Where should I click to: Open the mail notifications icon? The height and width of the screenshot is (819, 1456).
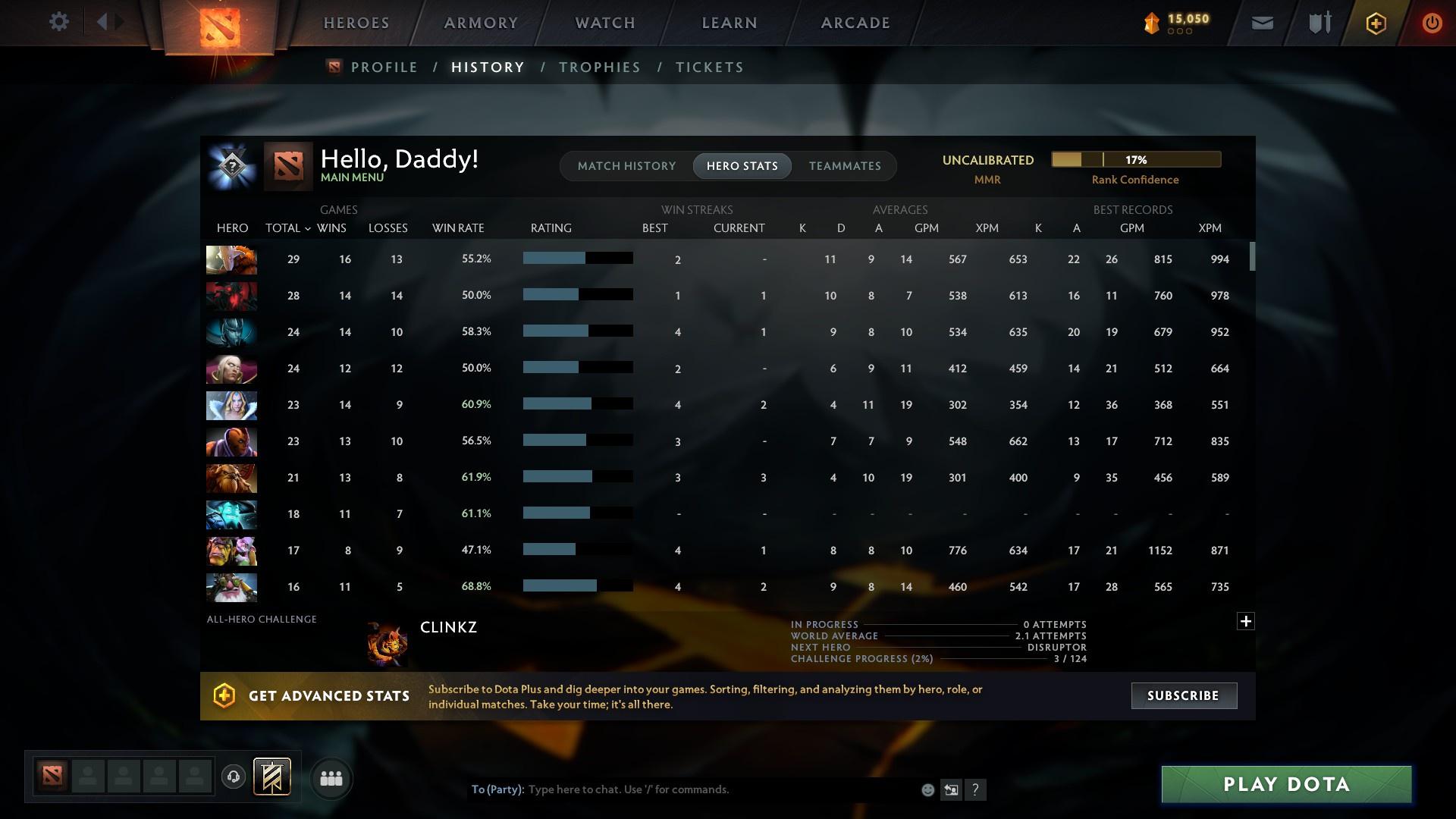(x=1261, y=22)
